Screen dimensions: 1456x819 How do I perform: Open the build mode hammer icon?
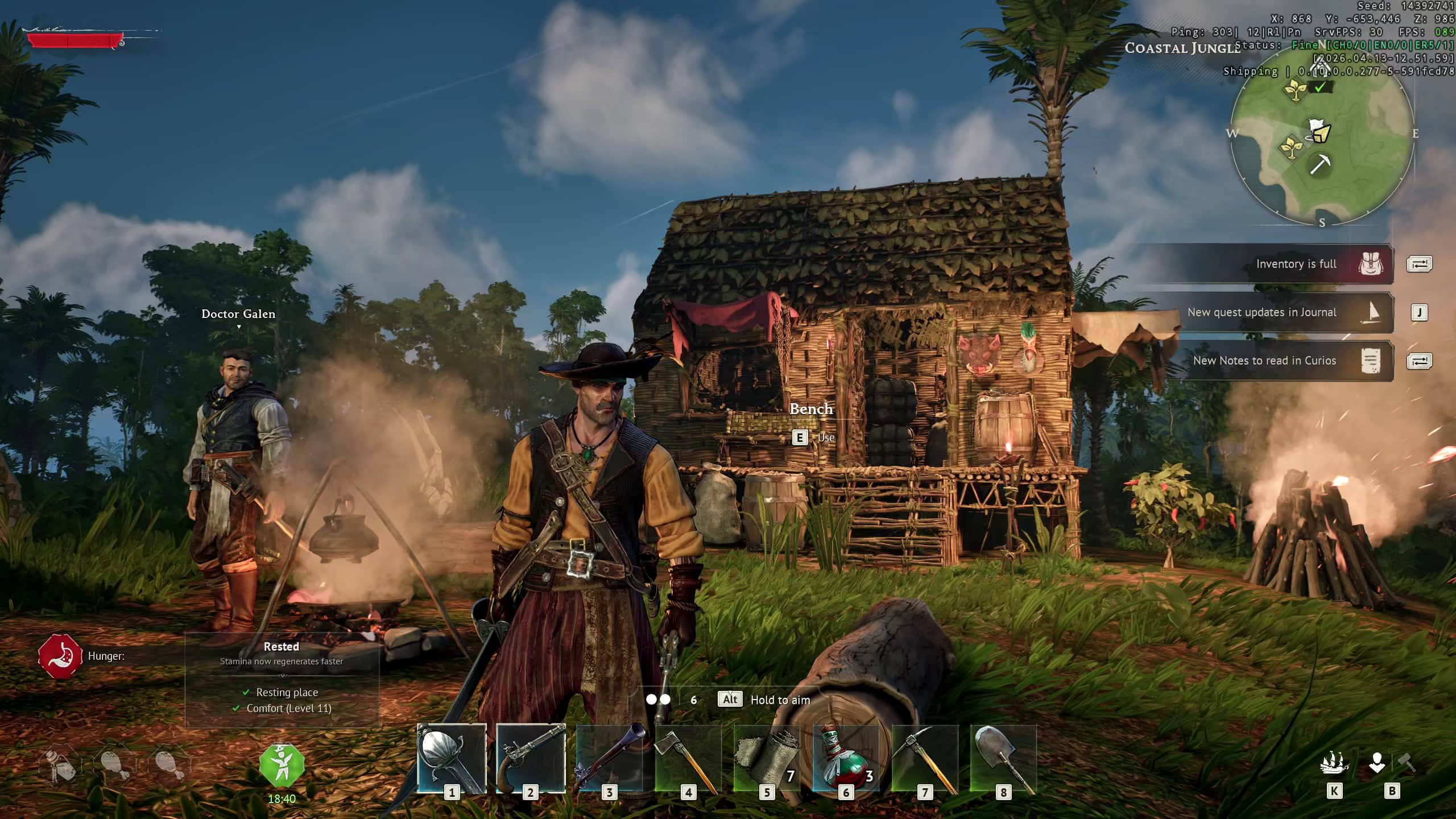pyautogui.click(x=1407, y=762)
